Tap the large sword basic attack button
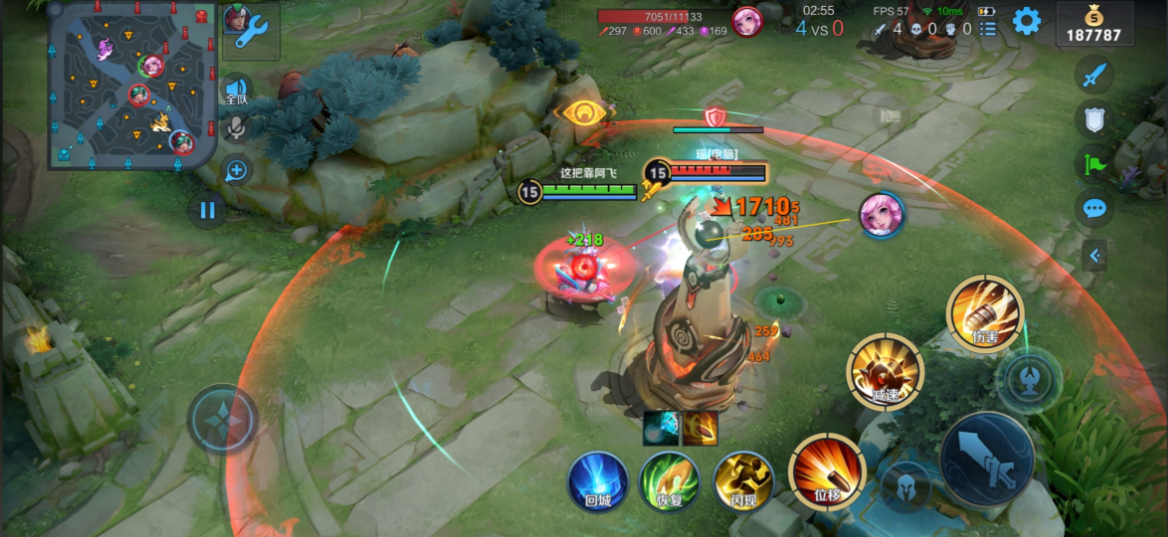The height and width of the screenshot is (537, 1168). point(986,459)
